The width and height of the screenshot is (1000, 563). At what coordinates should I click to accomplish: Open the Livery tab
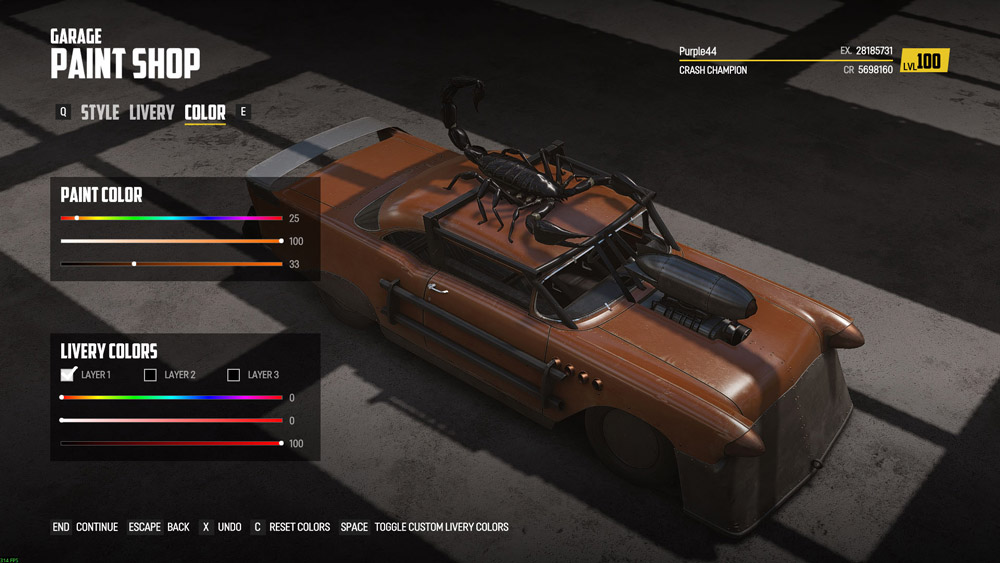152,113
